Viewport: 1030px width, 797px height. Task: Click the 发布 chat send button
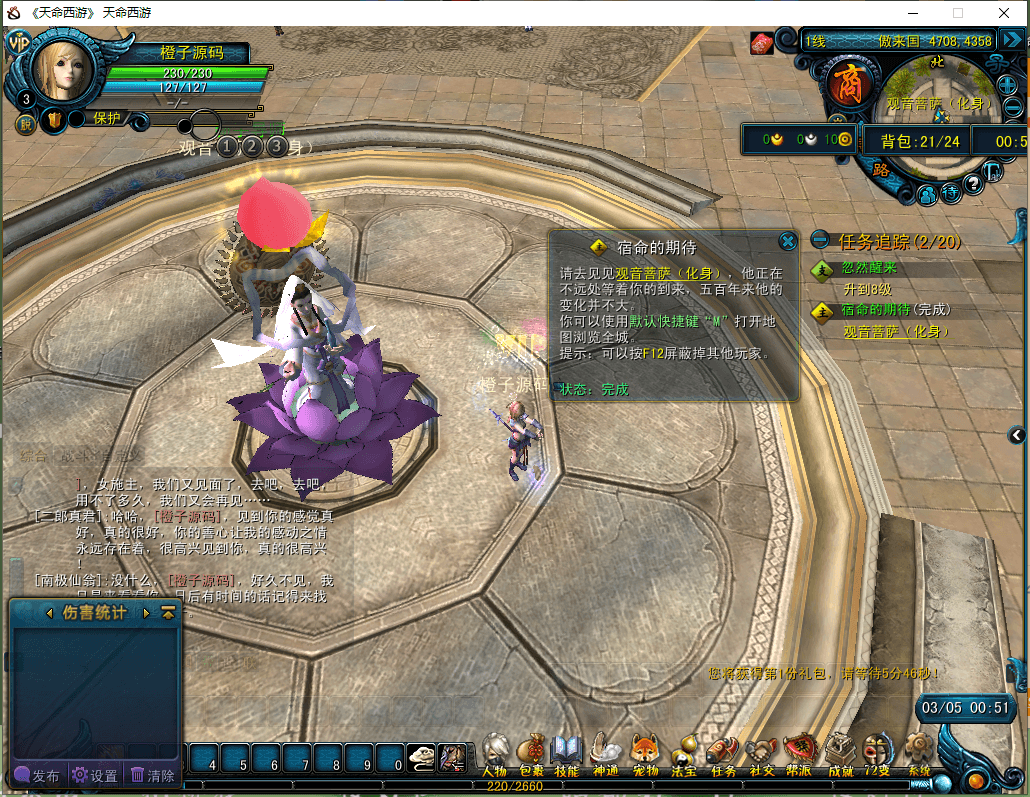(37, 775)
